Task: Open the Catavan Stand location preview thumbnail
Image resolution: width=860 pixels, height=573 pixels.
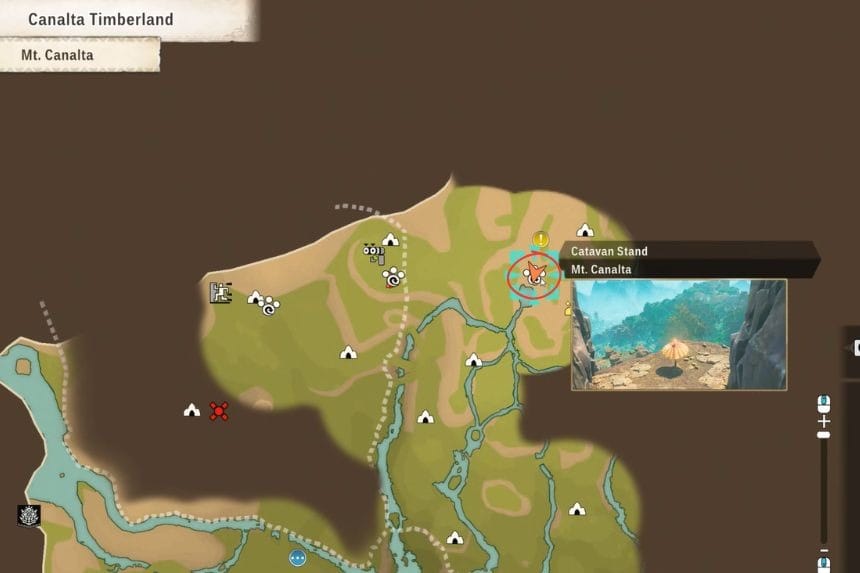Action: 678,334
